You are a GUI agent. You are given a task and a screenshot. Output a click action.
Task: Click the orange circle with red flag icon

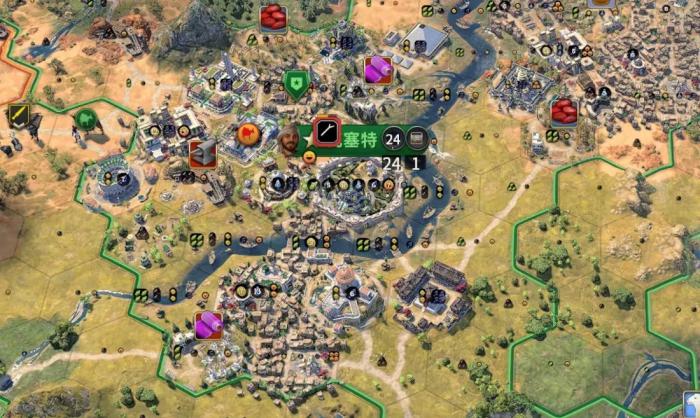coord(246,132)
